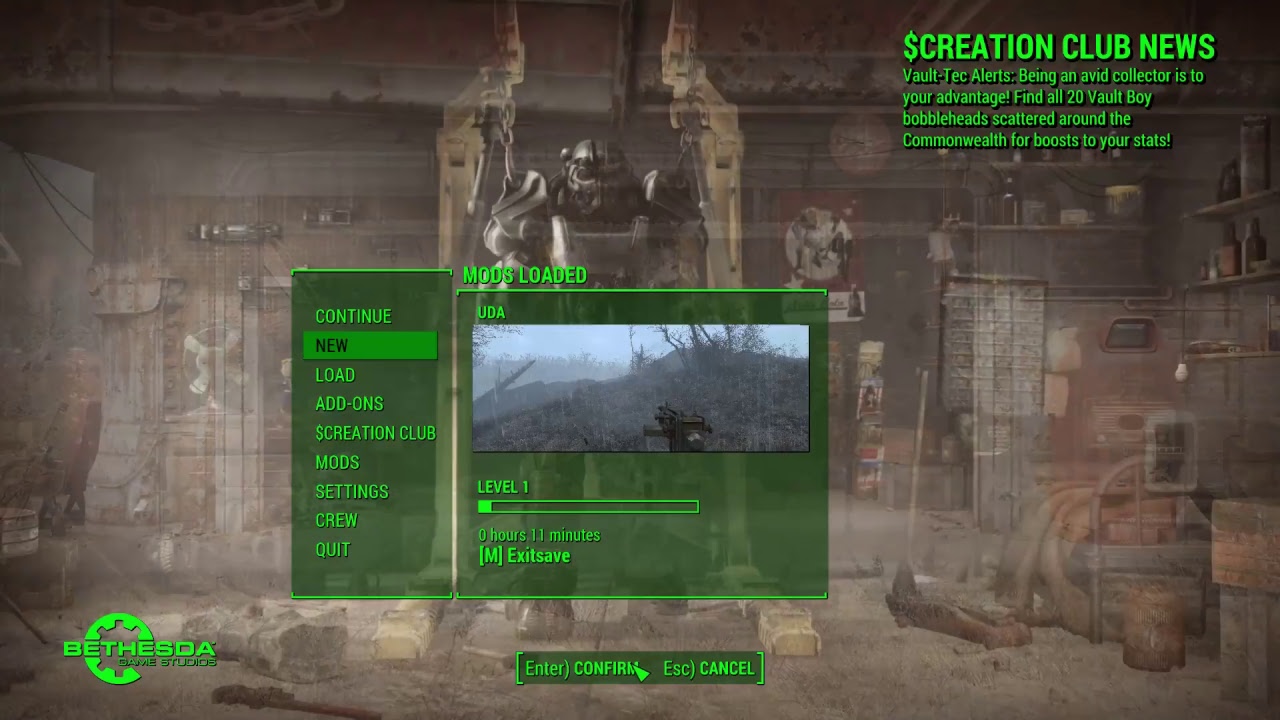This screenshot has height=720, width=1280.
Task: Select QUIT to exit the game
Action: 333,549
